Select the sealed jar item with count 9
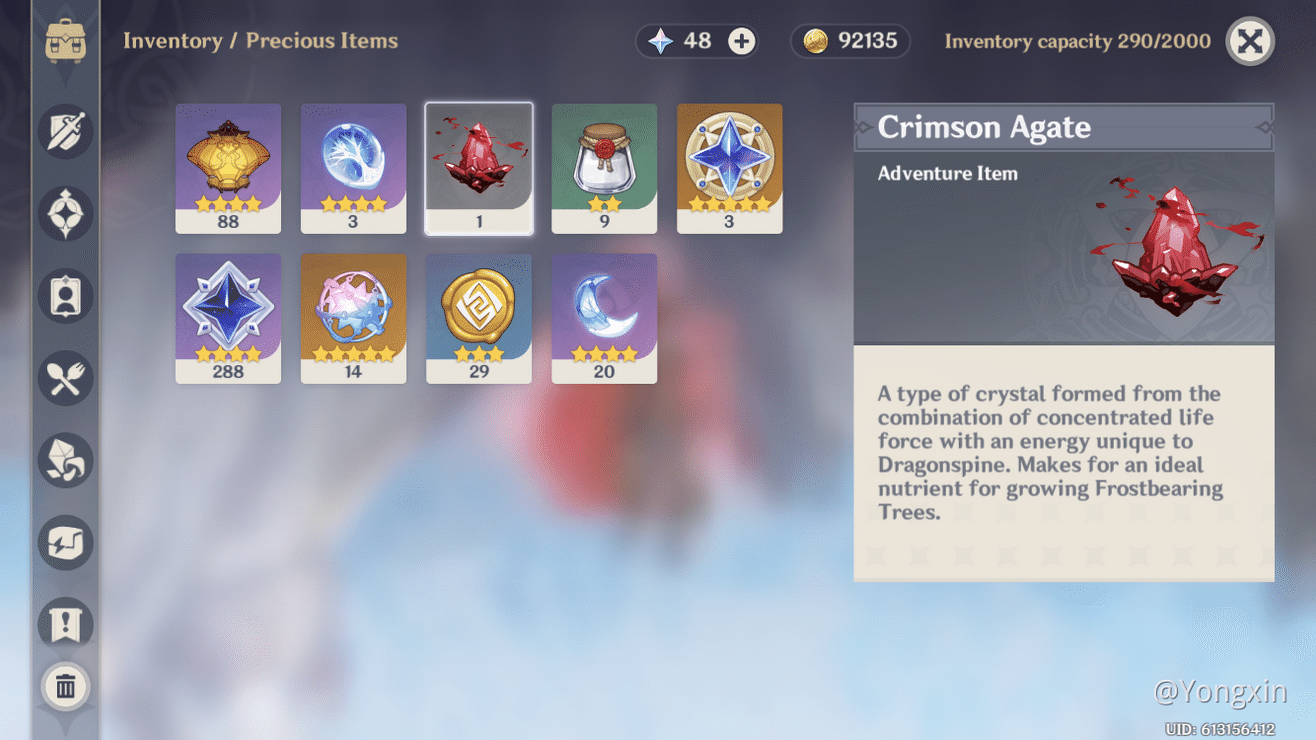Image resolution: width=1316 pixels, height=740 pixels. point(604,166)
